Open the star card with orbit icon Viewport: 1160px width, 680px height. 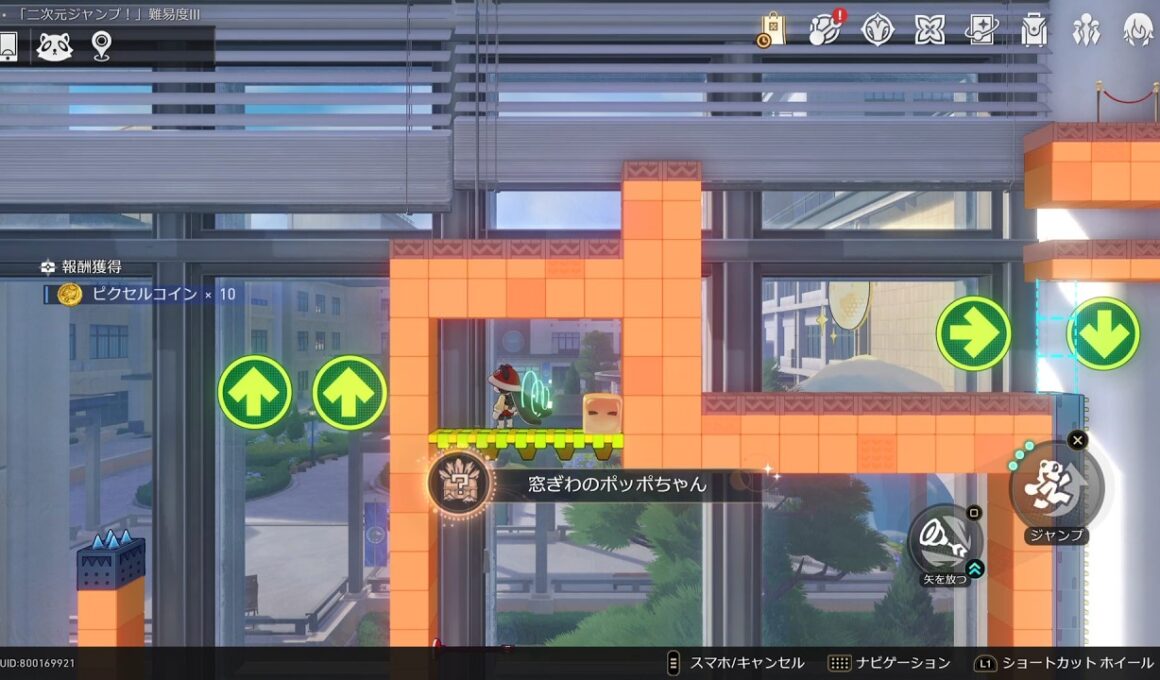[x=982, y=29]
